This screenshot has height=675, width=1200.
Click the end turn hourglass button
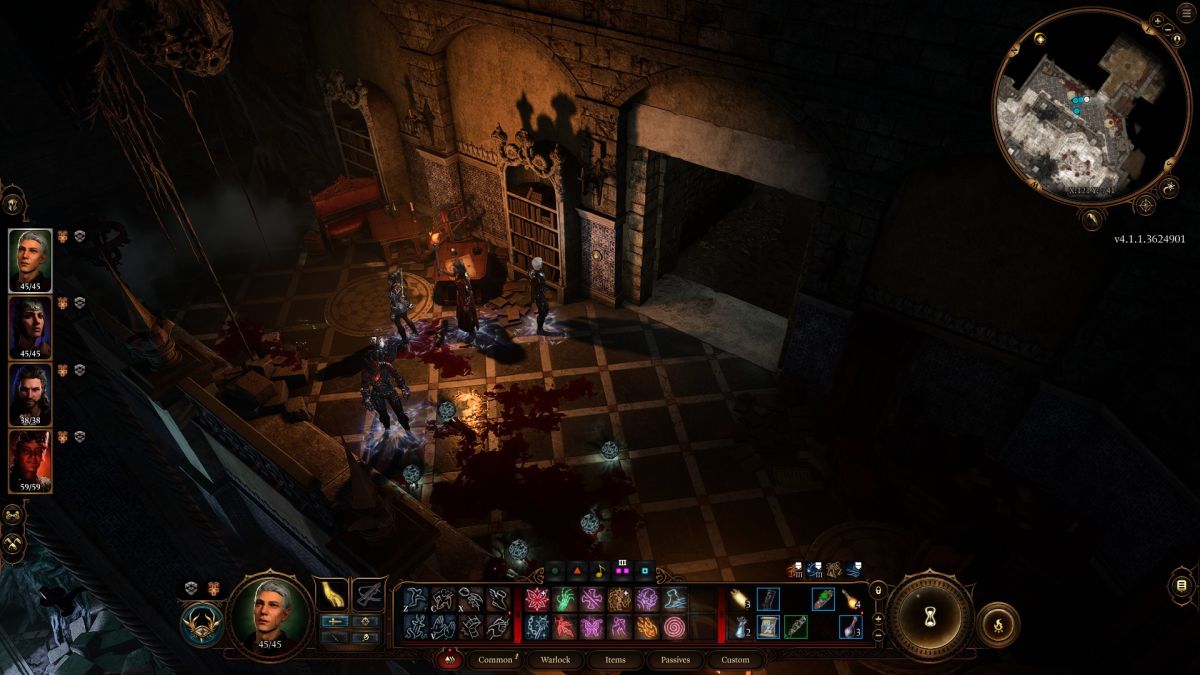[930, 617]
